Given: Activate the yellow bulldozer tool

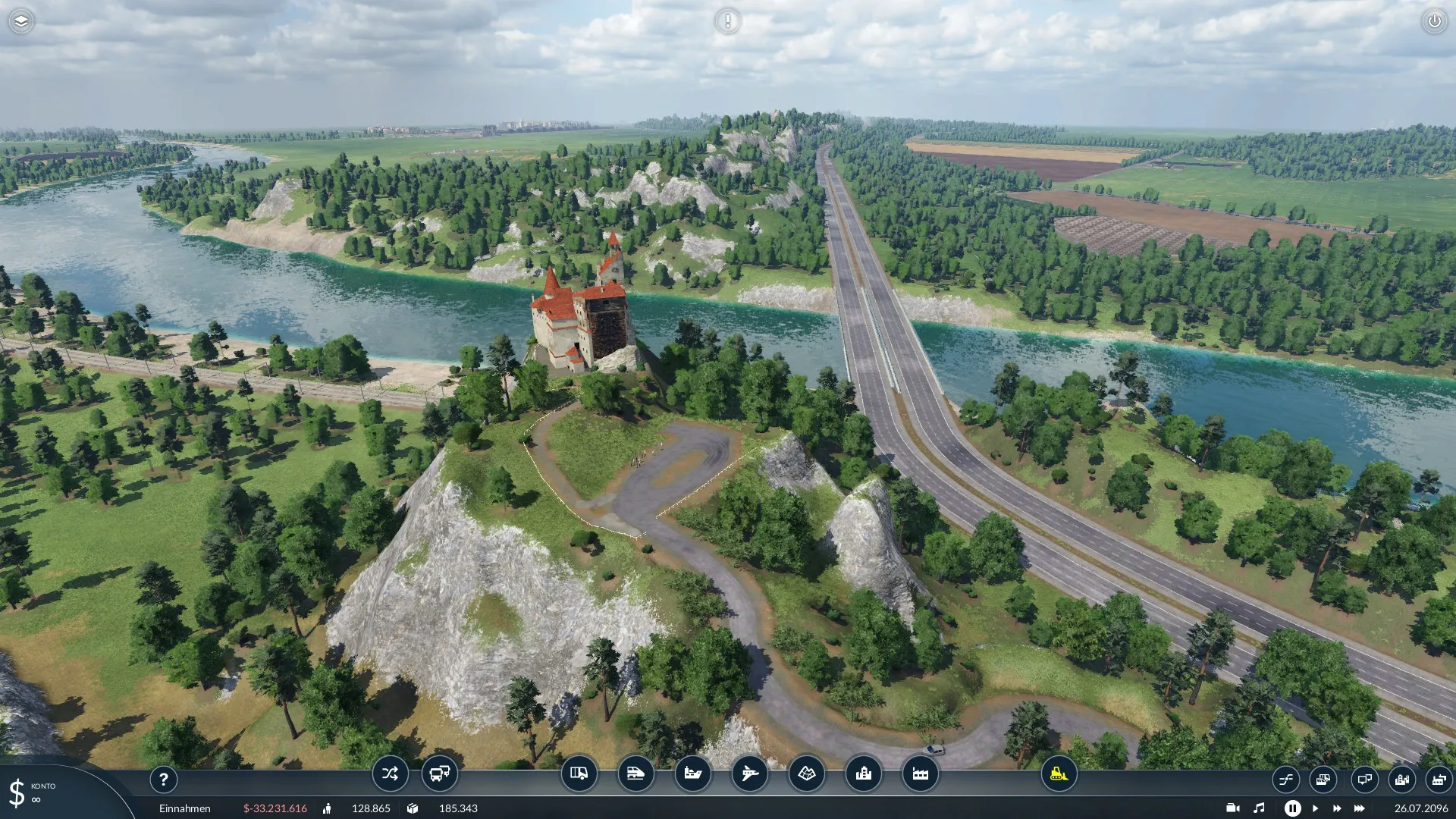Looking at the screenshot, I should tap(1059, 773).
